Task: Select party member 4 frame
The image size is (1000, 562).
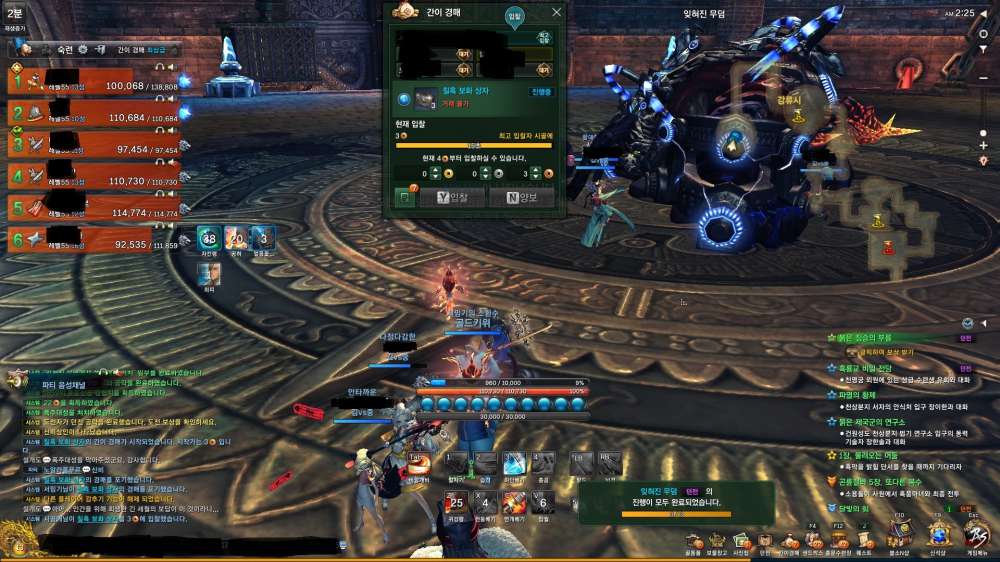Action: 93,176
